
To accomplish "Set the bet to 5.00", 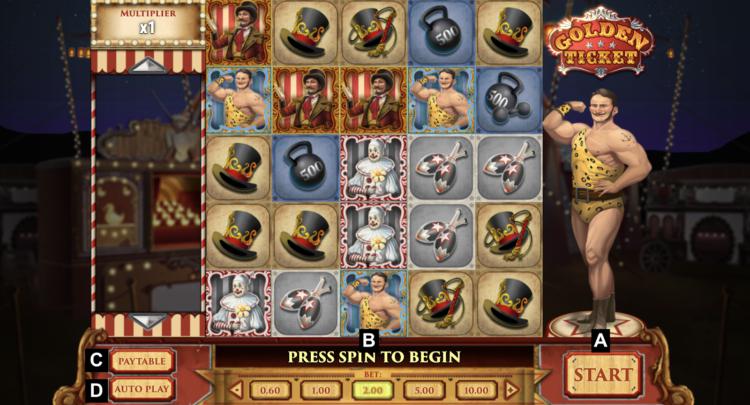I will point(423,390).
